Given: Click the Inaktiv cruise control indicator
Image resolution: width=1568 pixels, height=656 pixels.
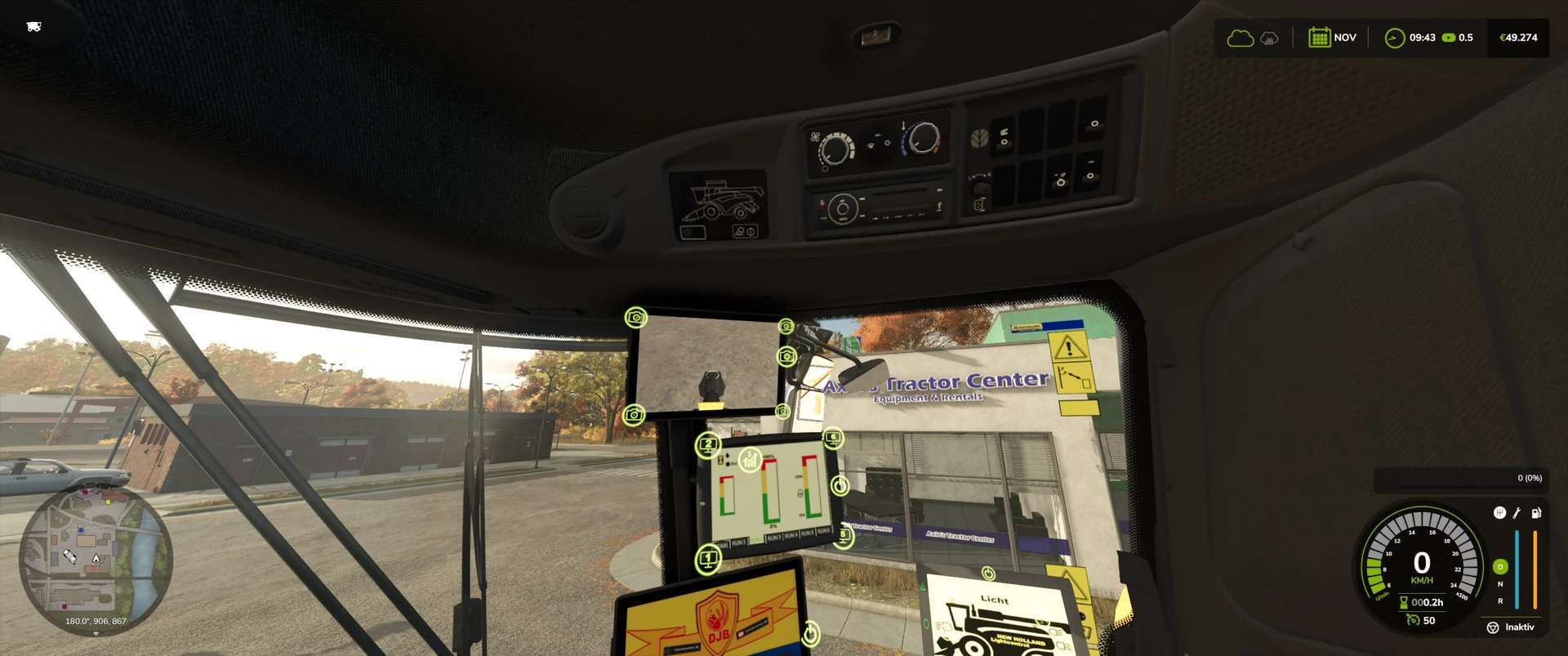Looking at the screenshot, I should coord(1519,627).
